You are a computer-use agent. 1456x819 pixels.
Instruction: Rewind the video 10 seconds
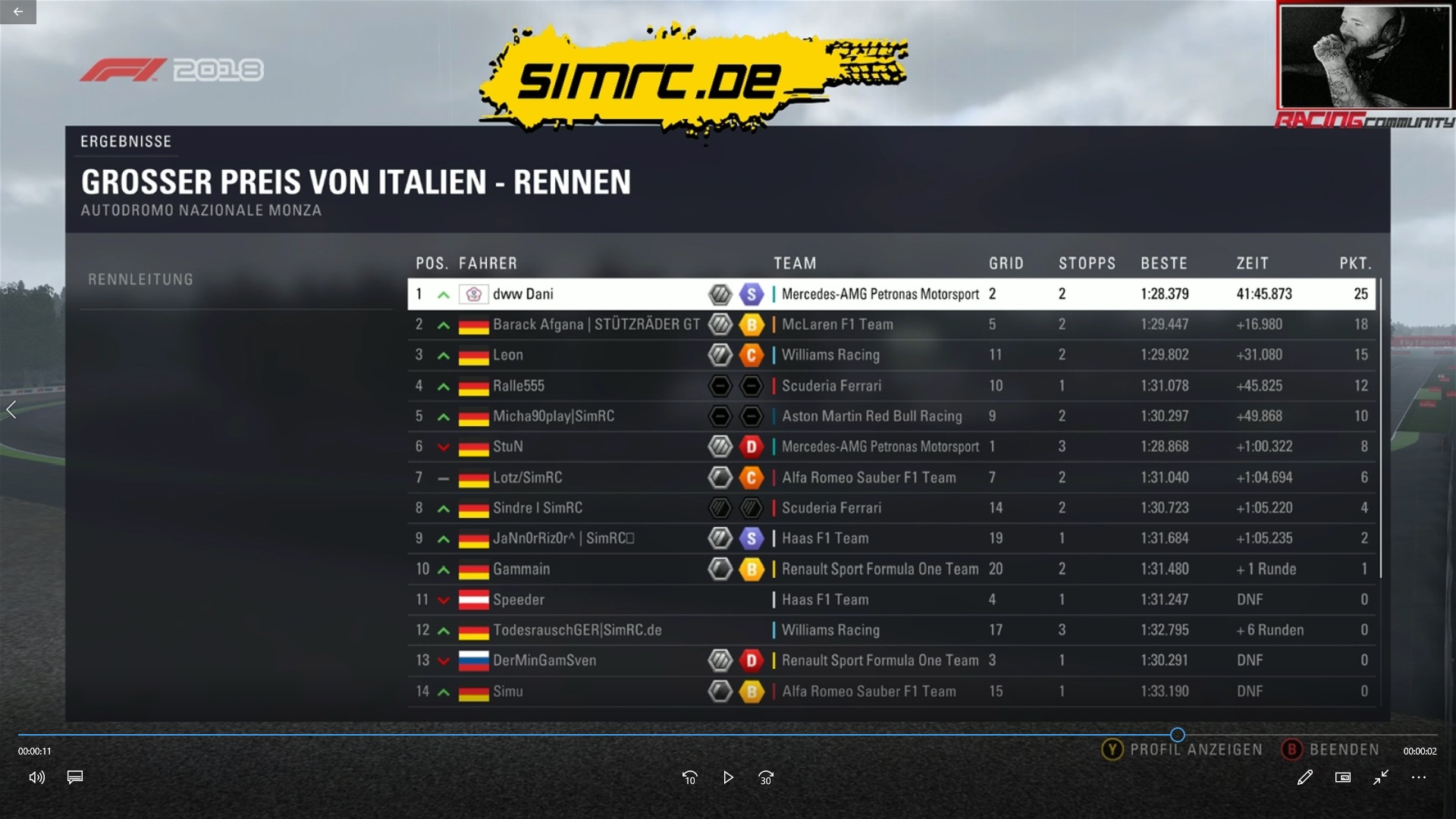point(689,777)
